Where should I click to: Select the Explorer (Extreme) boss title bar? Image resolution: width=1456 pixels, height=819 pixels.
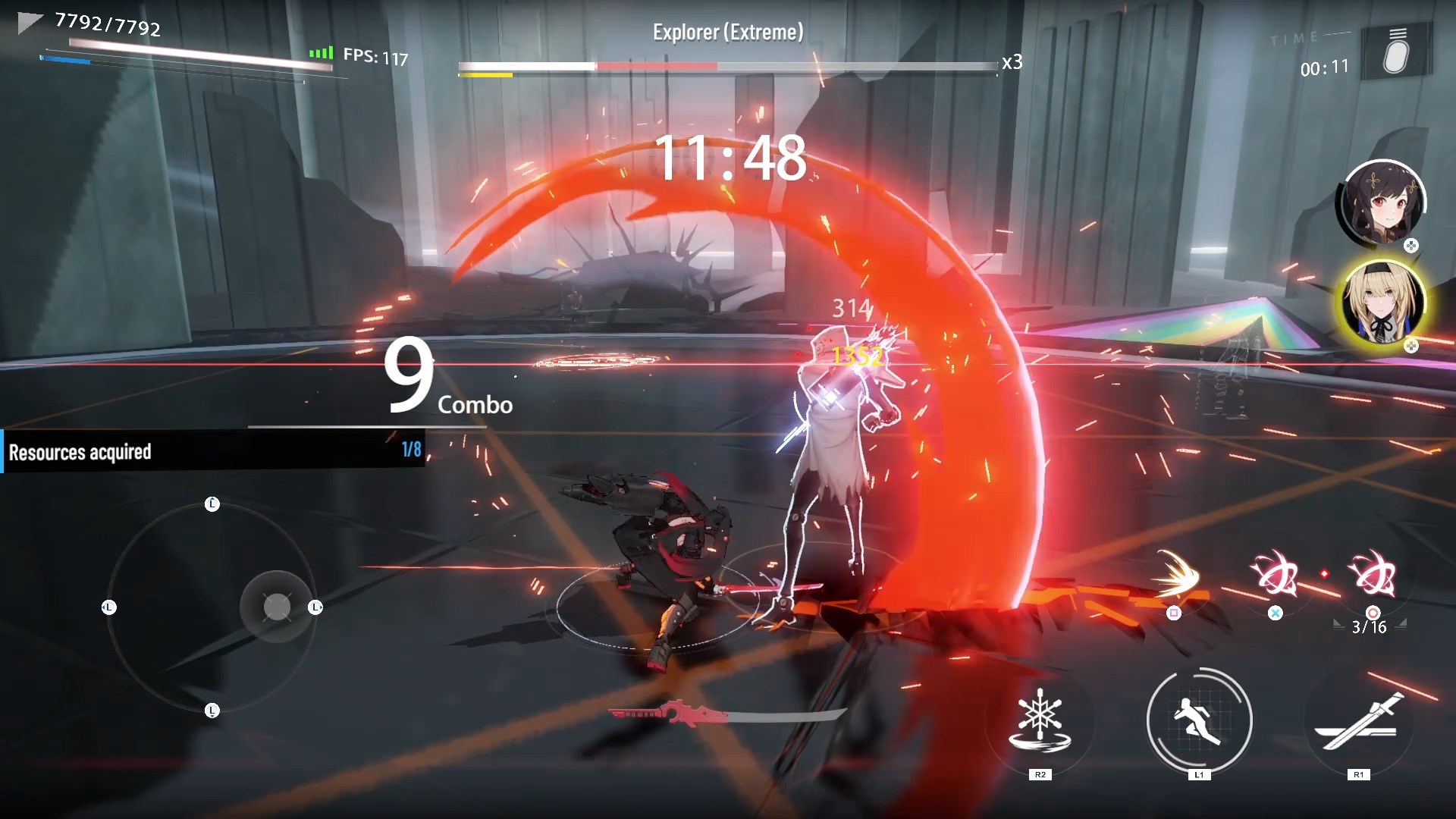pos(728,32)
